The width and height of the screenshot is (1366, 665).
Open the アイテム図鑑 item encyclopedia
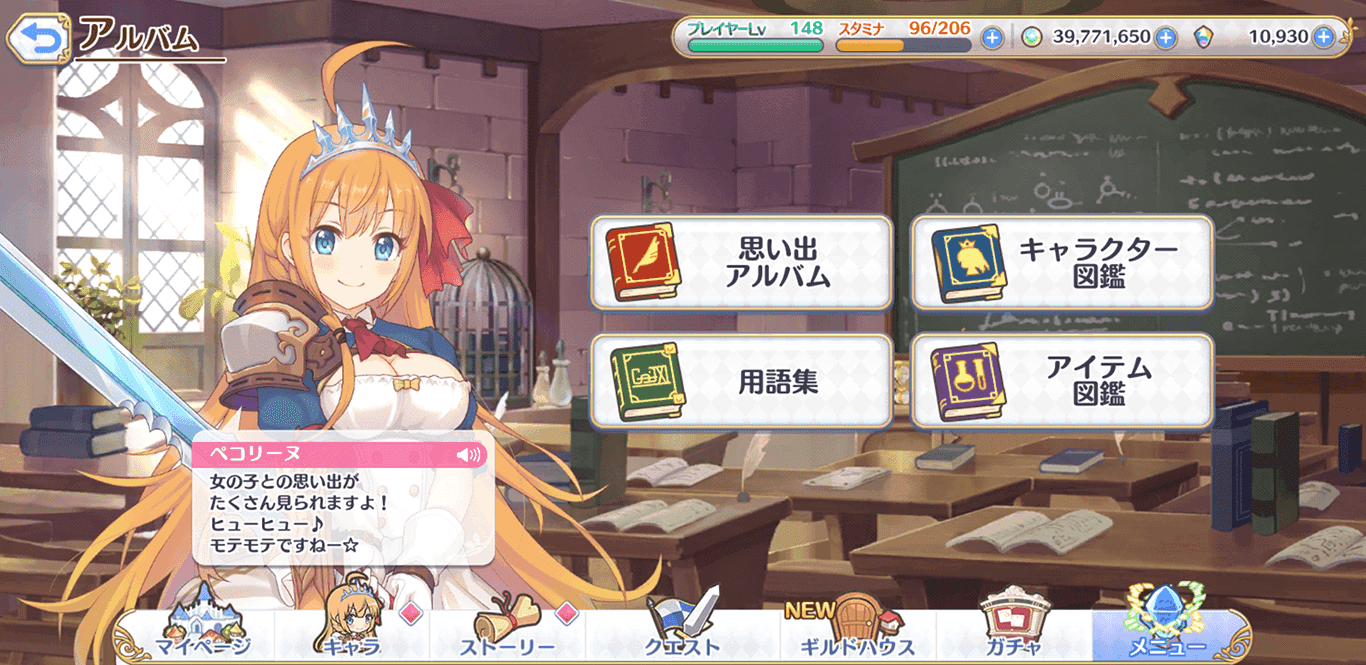(x=1062, y=381)
